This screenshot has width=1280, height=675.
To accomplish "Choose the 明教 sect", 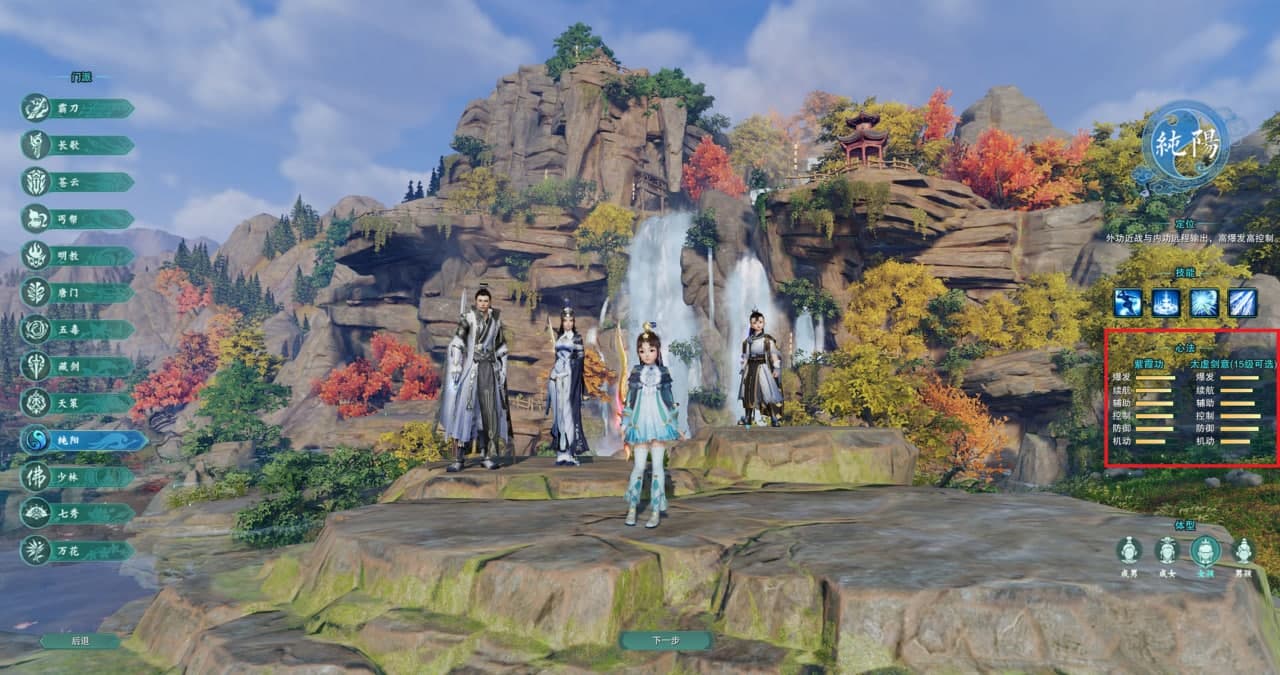I will pos(78,256).
